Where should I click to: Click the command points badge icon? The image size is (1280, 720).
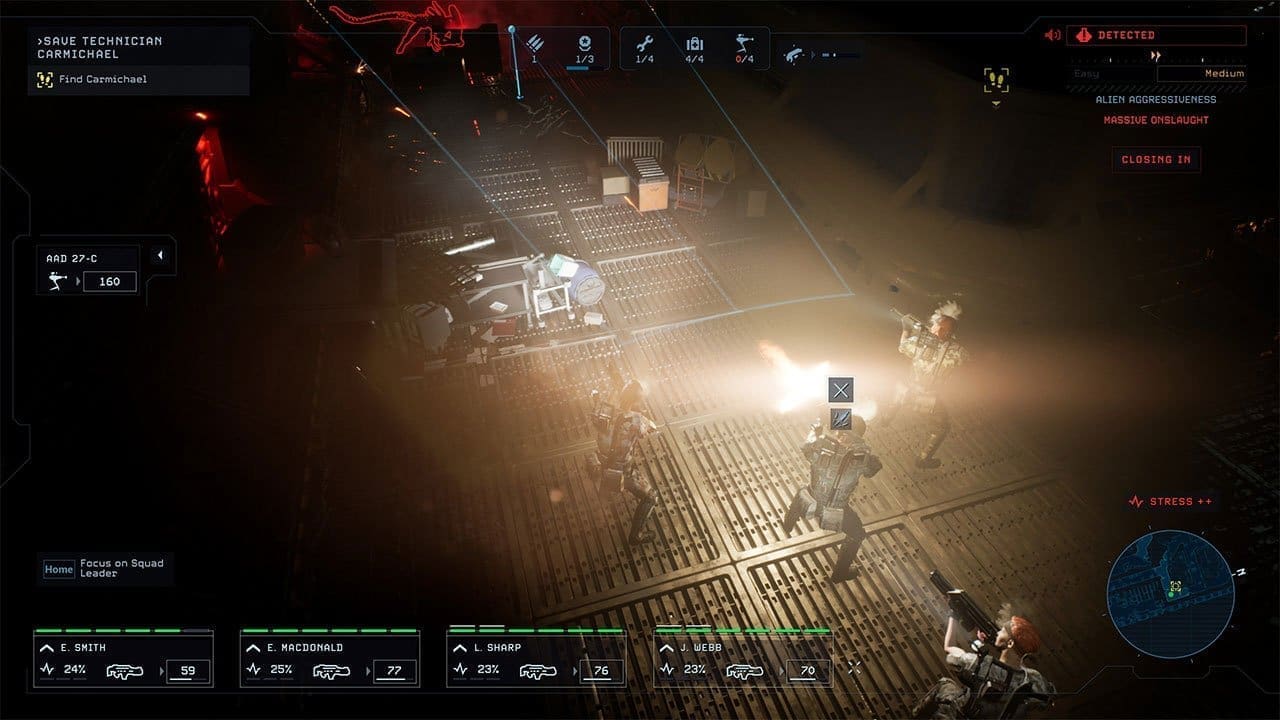click(x=585, y=44)
